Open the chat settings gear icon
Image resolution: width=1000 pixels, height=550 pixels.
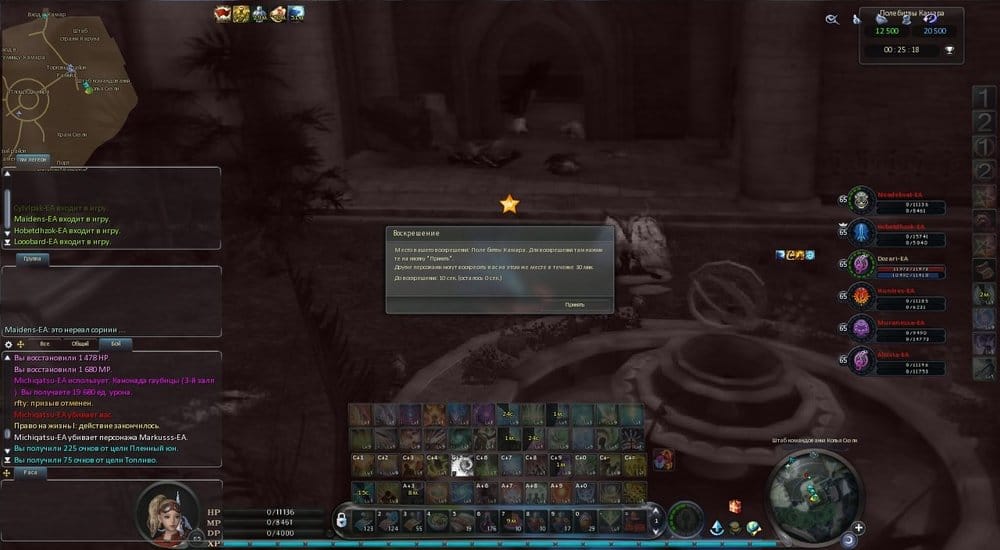pyautogui.click(x=9, y=344)
